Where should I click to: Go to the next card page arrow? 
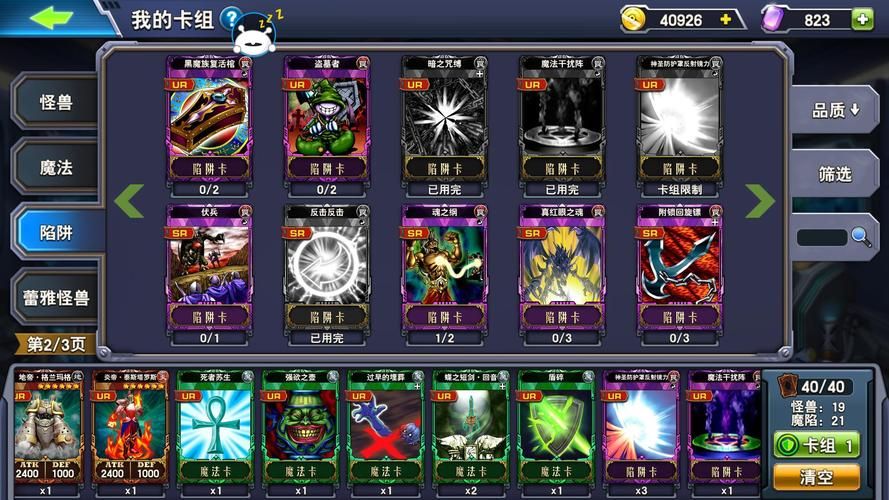click(760, 201)
